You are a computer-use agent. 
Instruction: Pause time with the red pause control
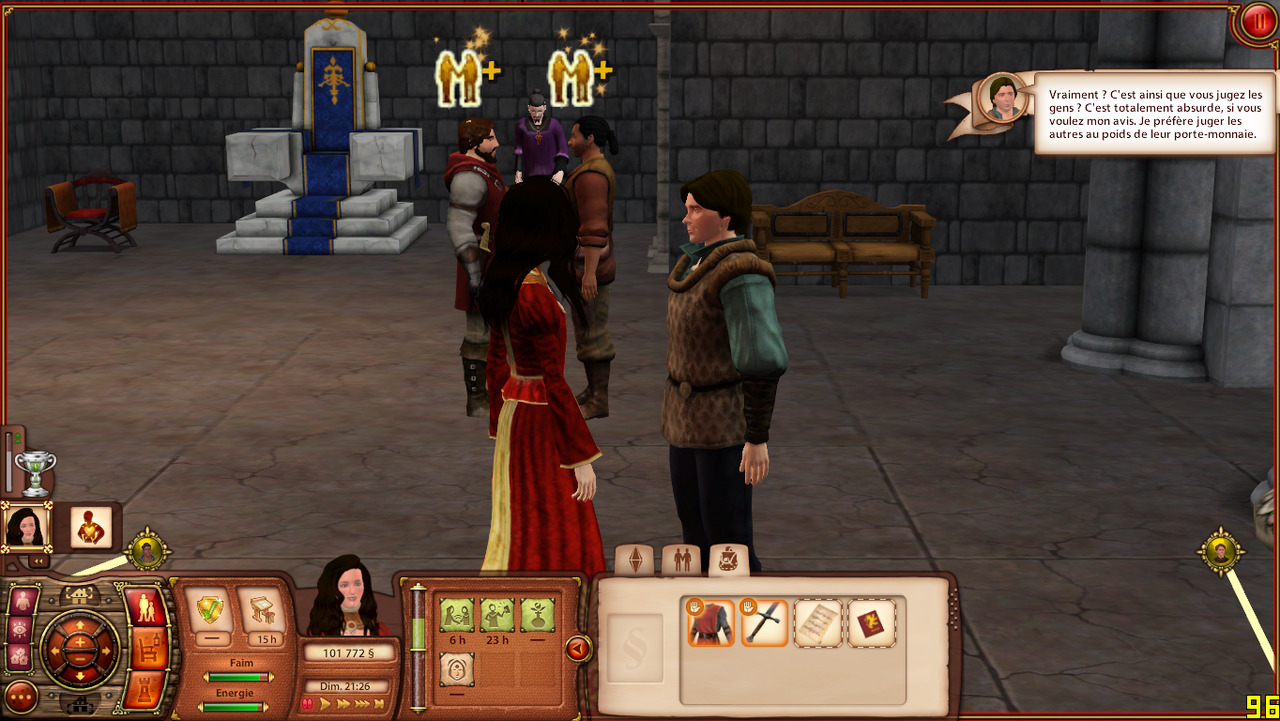pyautogui.click(x=307, y=704)
